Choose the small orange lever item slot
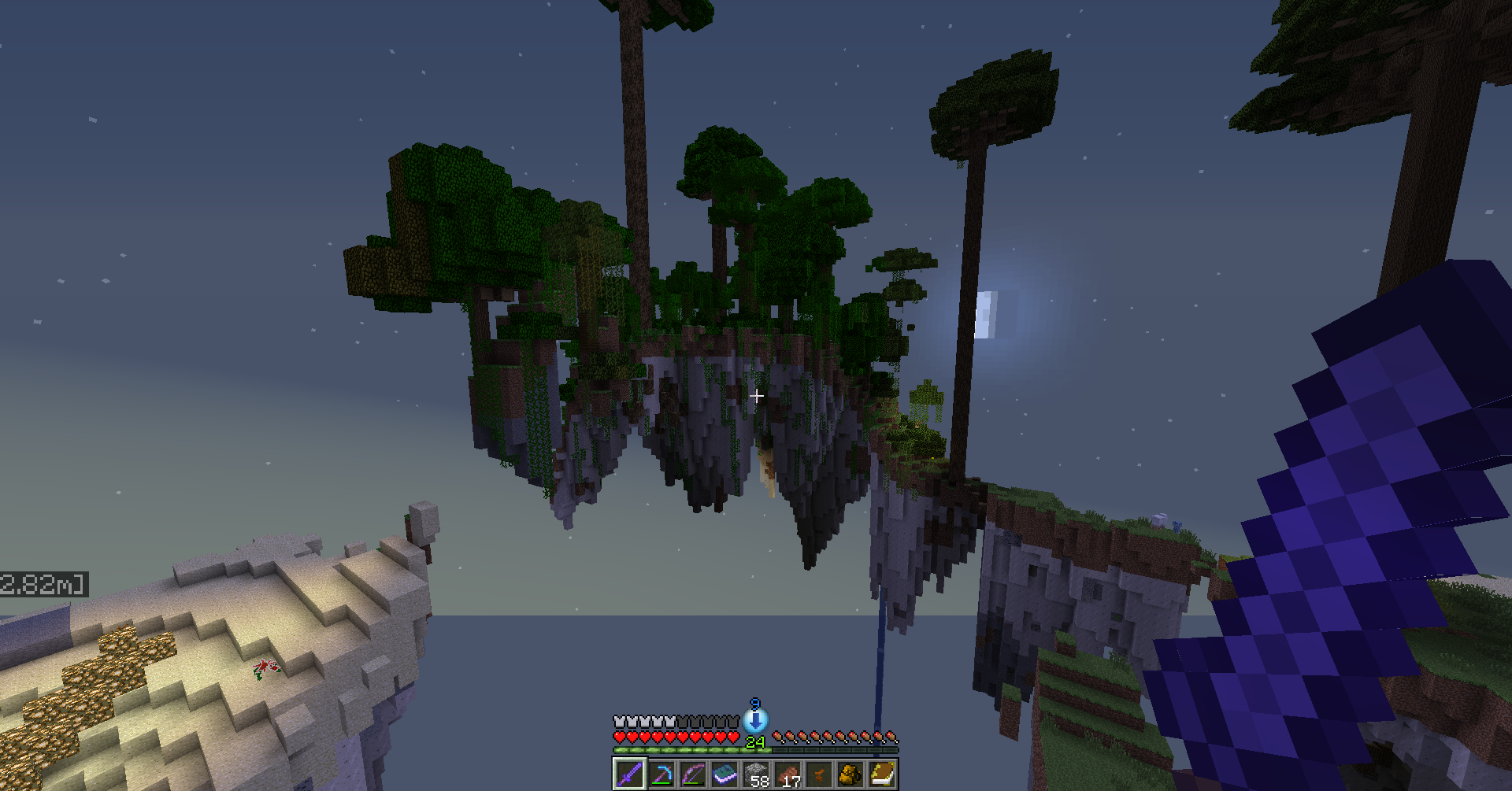The width and height of the screenshot is (1512, 791). click(x=819, y=774)
